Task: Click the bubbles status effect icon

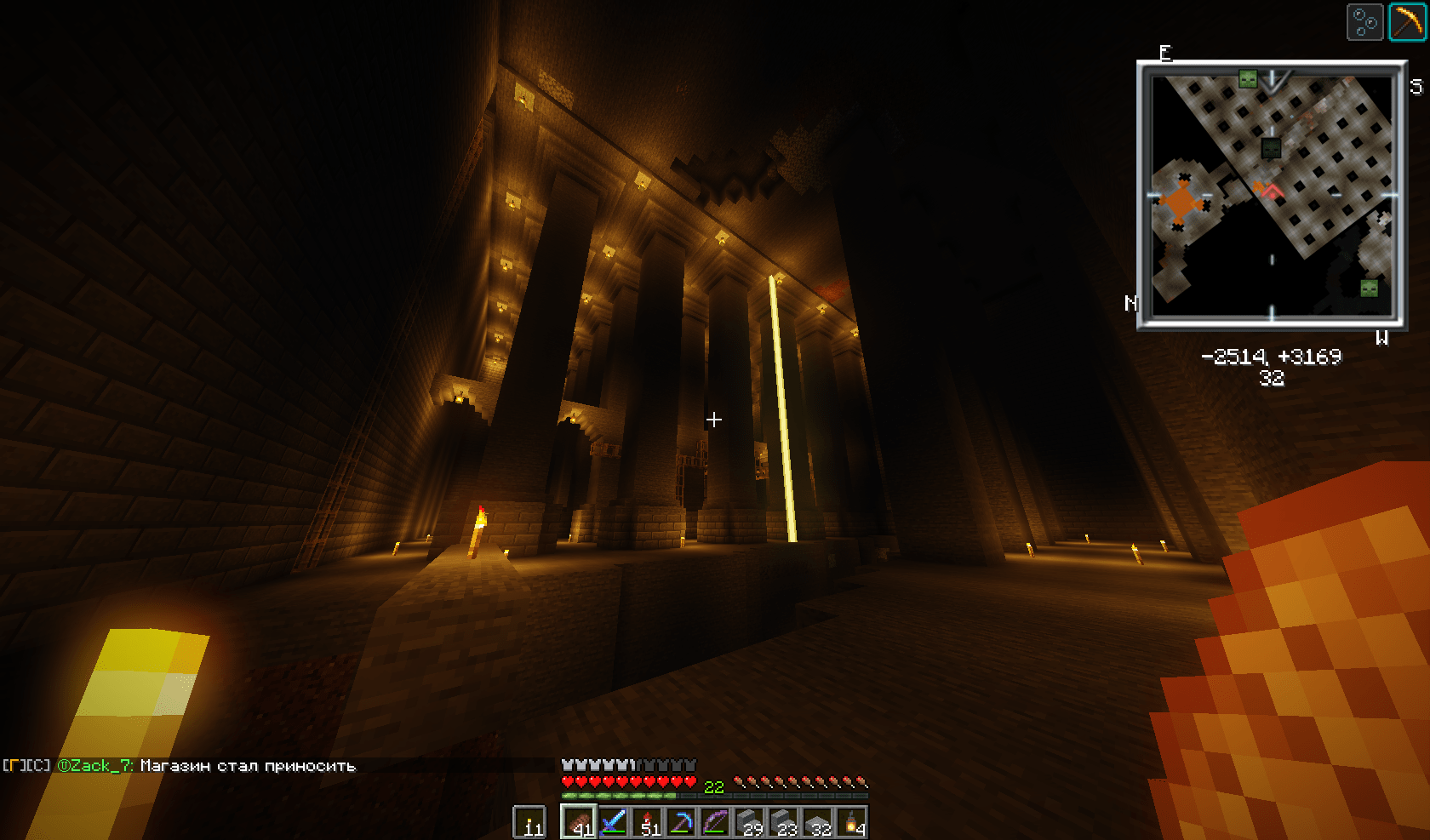Action: [x=1365, y=22]
